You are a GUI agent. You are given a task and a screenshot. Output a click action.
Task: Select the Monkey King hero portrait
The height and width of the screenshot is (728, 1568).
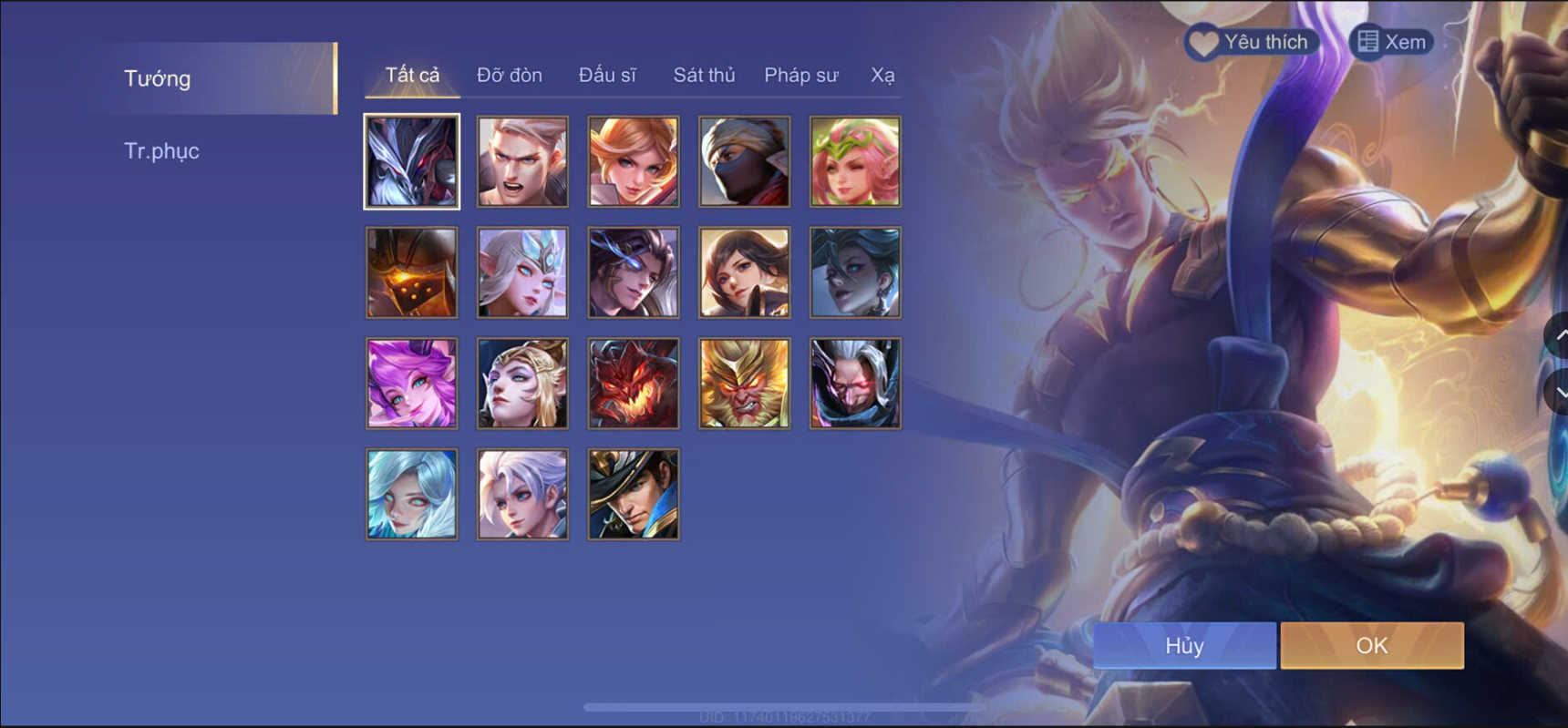coord(744,383)
